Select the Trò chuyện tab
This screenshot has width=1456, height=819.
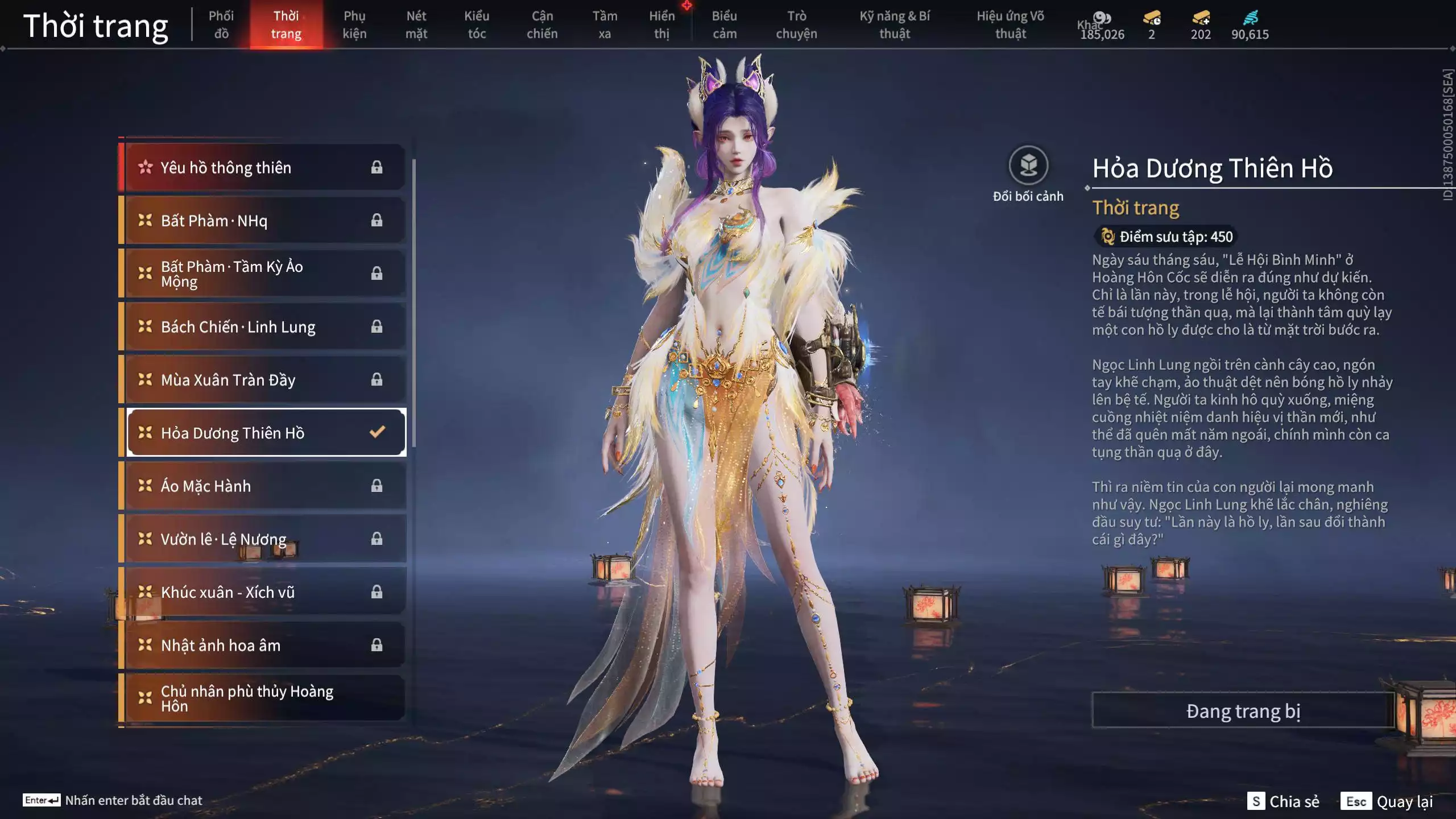(796, 25)
